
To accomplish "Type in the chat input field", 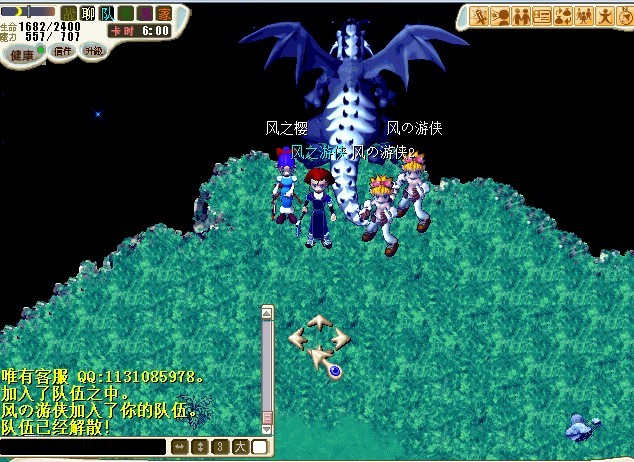I will [x=82, y=446].
